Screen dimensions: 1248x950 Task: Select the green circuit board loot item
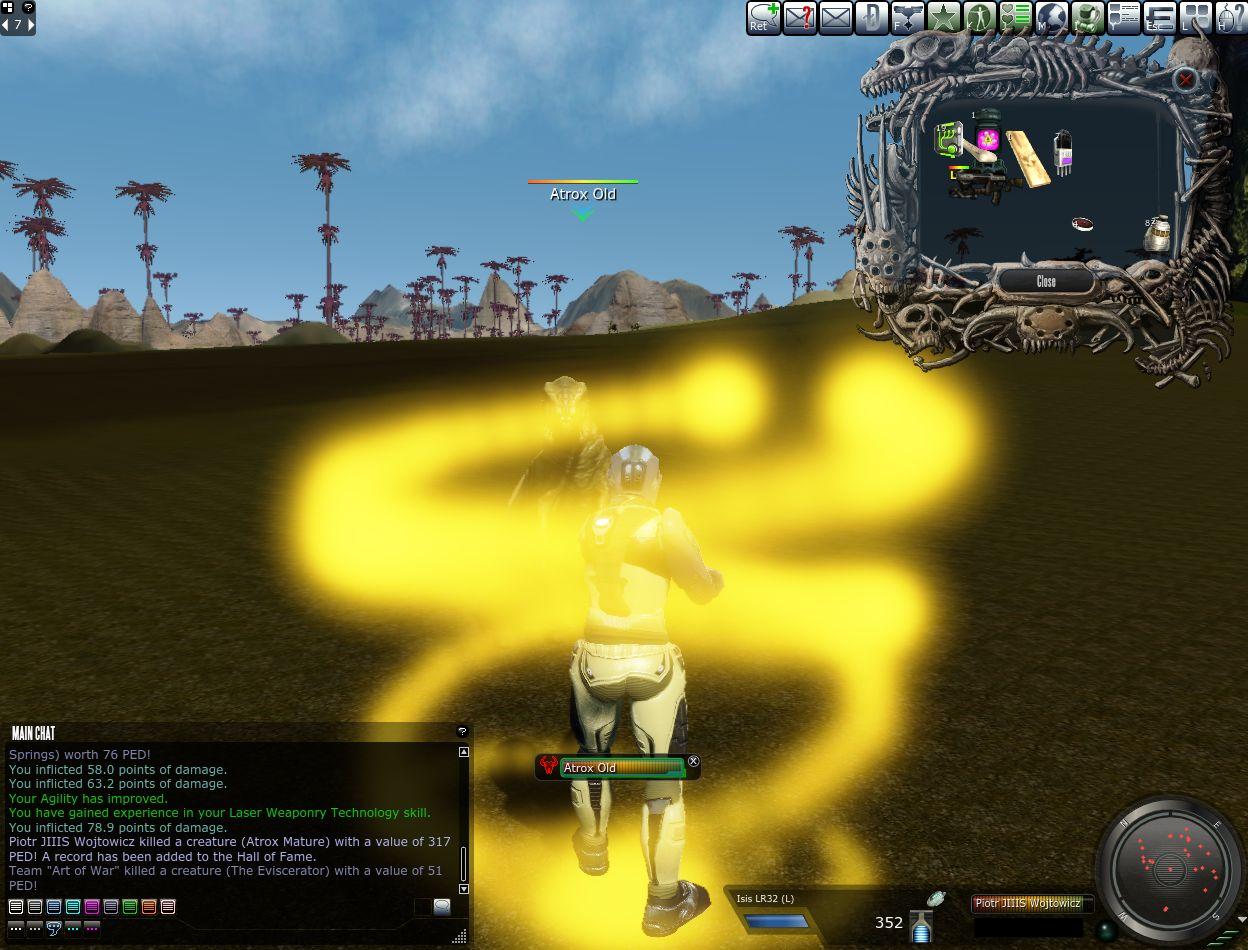[948, 140]
